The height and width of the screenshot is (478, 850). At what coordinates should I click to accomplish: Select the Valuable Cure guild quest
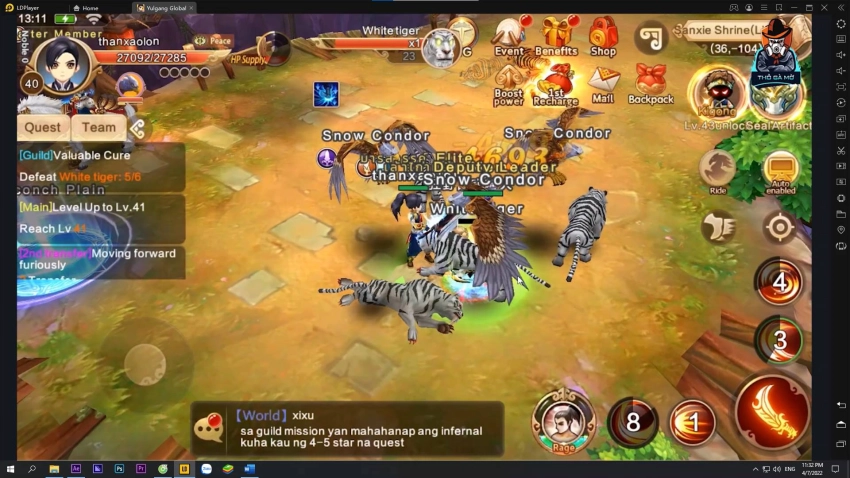[100, 166]
